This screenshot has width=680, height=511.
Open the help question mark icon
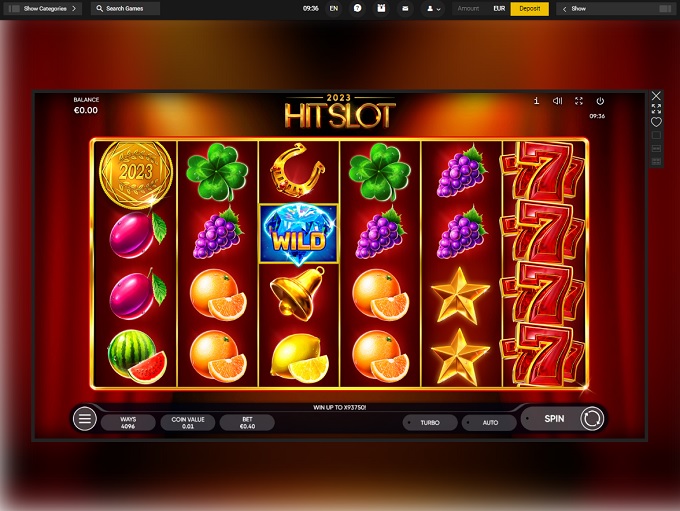click(357, 8)
